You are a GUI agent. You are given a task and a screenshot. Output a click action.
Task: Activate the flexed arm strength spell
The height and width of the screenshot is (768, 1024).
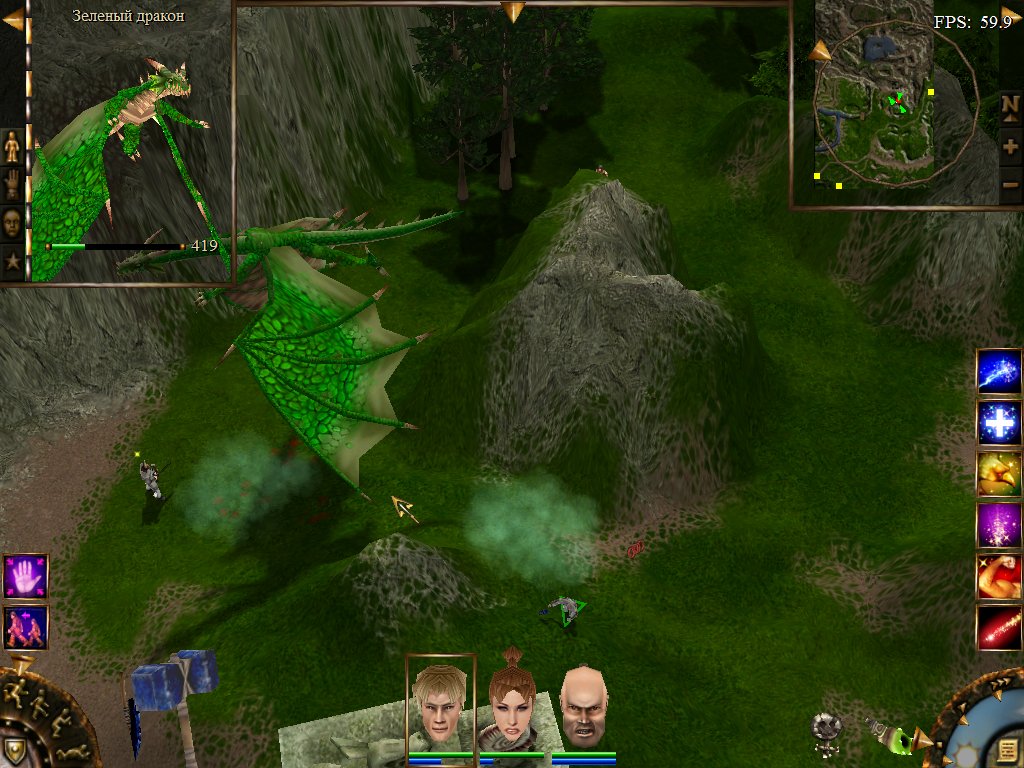(x=998, y=576)
